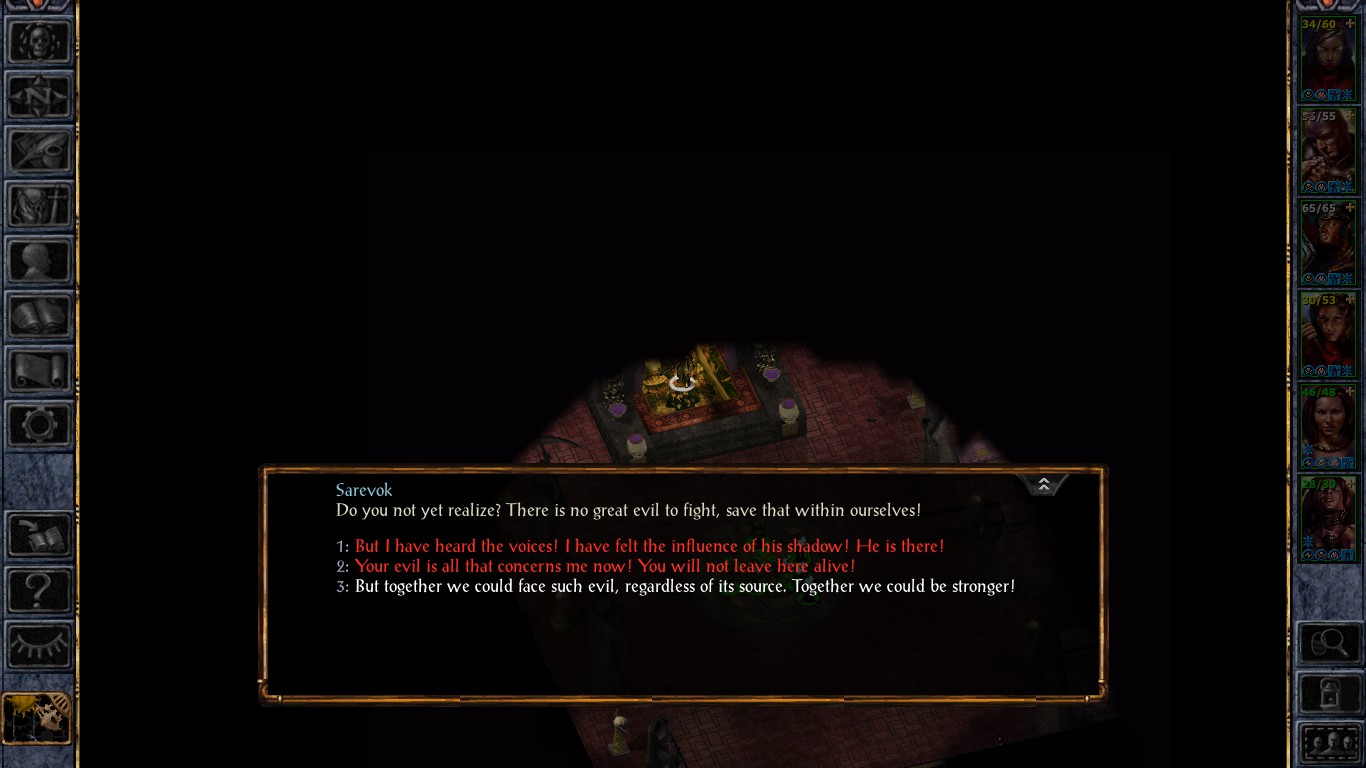Open the options gear menu
This screenshot has width=1366, height=768.
tap(39, 425)
